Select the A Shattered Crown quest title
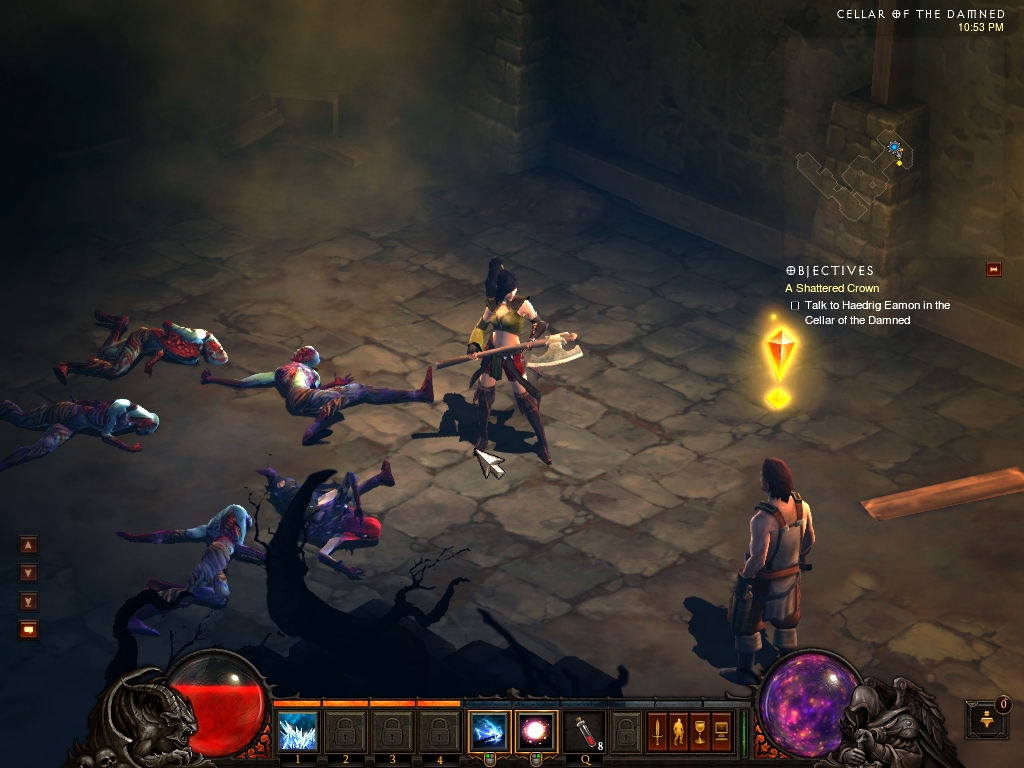Screen dimensions: 1024x768 coord(832,288)
